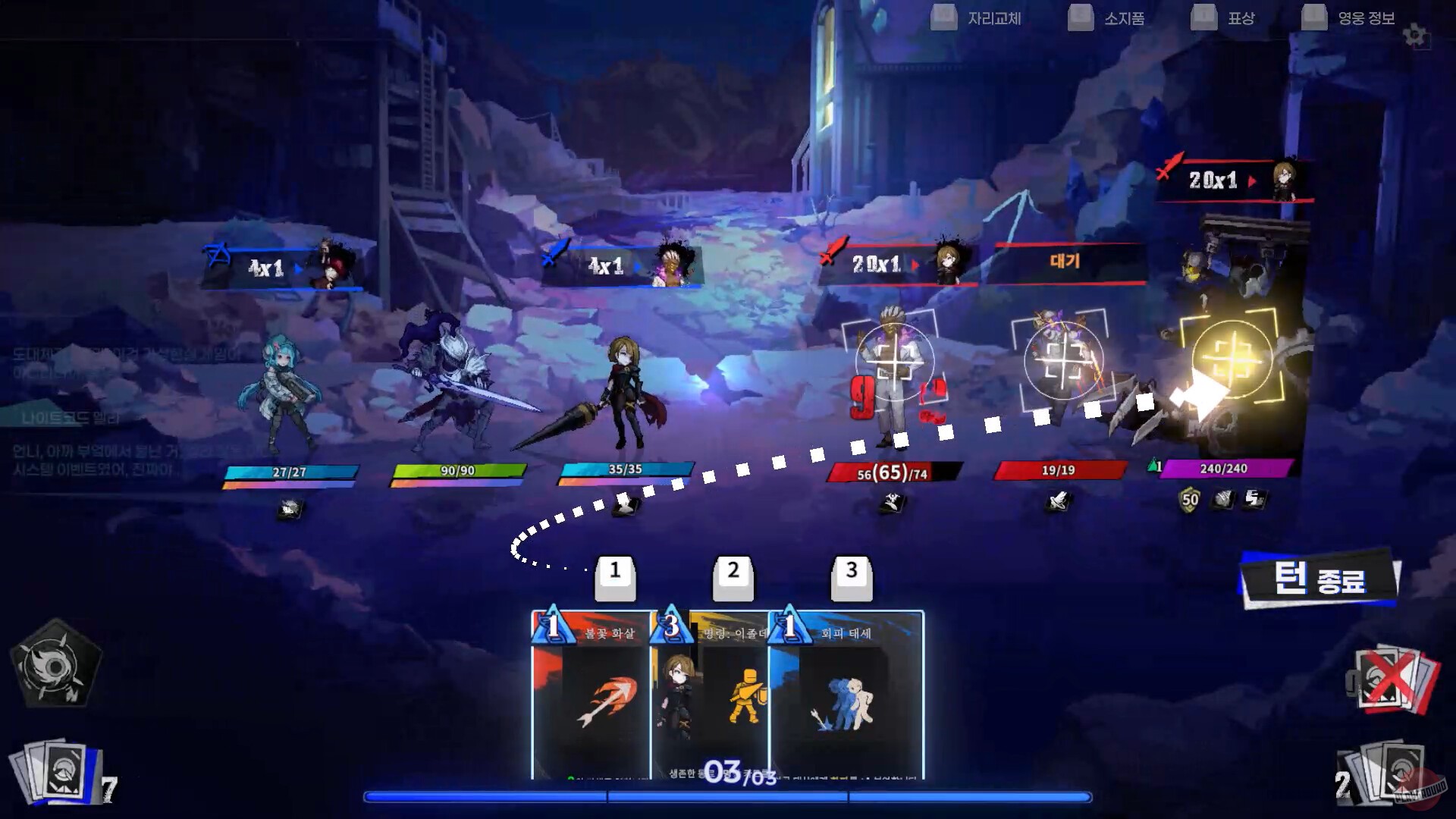Open the settings gear in the top-right corner
Viewport: 1456px width, 819px height.
click(x=1412, y=33)
